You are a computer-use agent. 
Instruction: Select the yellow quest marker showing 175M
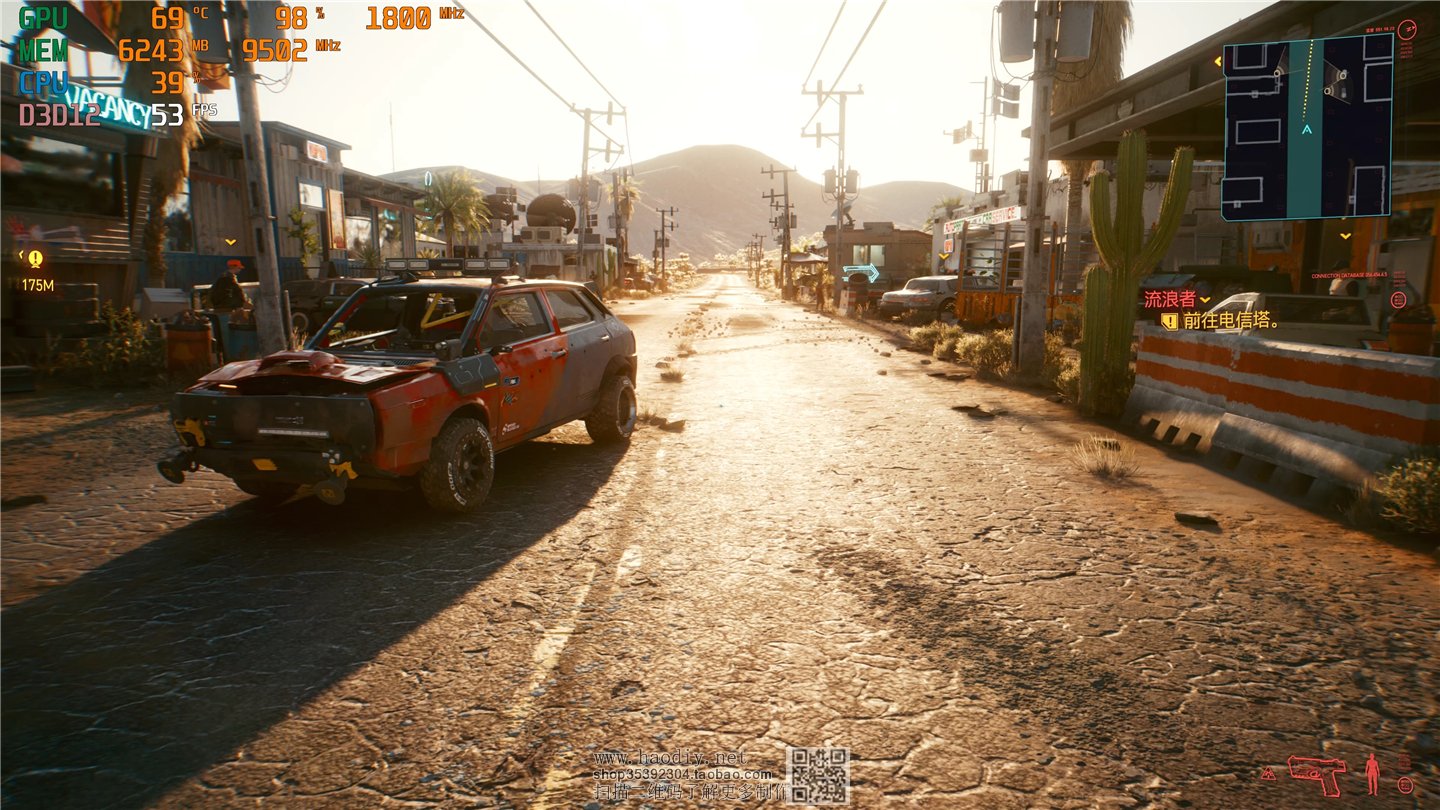pos(36,260)
